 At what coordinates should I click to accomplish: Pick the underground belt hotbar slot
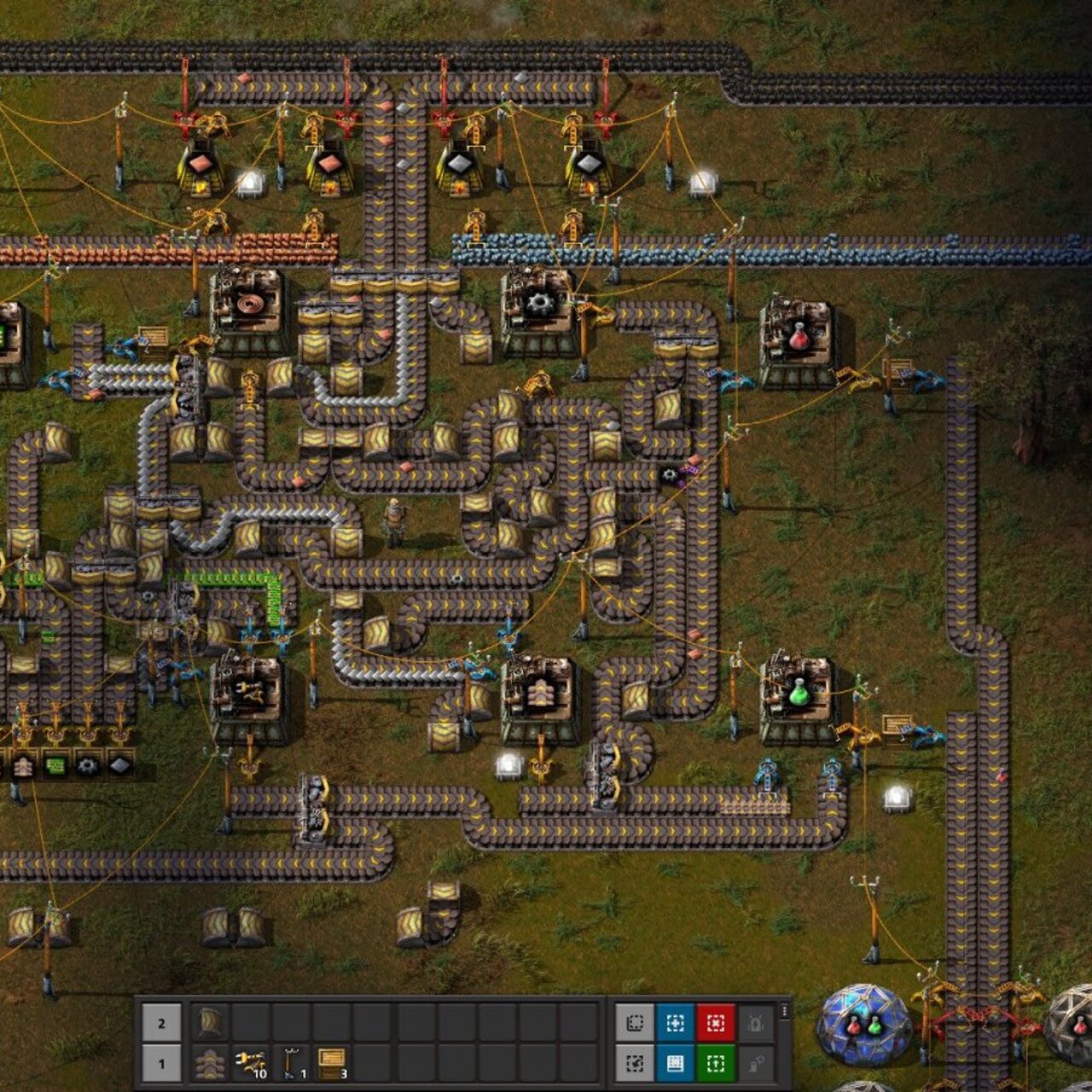point(209,1022)
